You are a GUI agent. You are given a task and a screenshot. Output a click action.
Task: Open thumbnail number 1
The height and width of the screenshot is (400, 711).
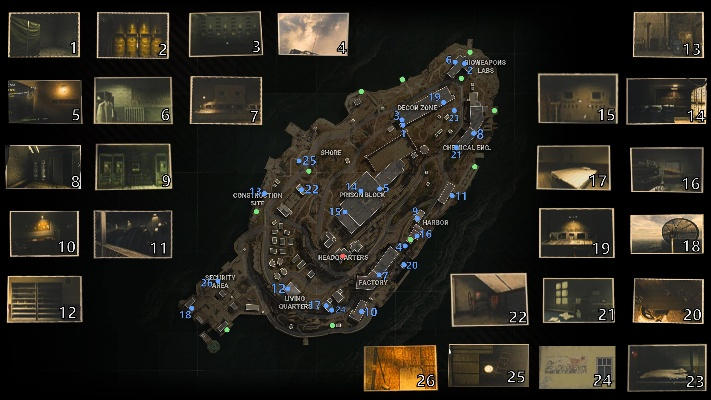pyautogui.click(x=43, y=35)
